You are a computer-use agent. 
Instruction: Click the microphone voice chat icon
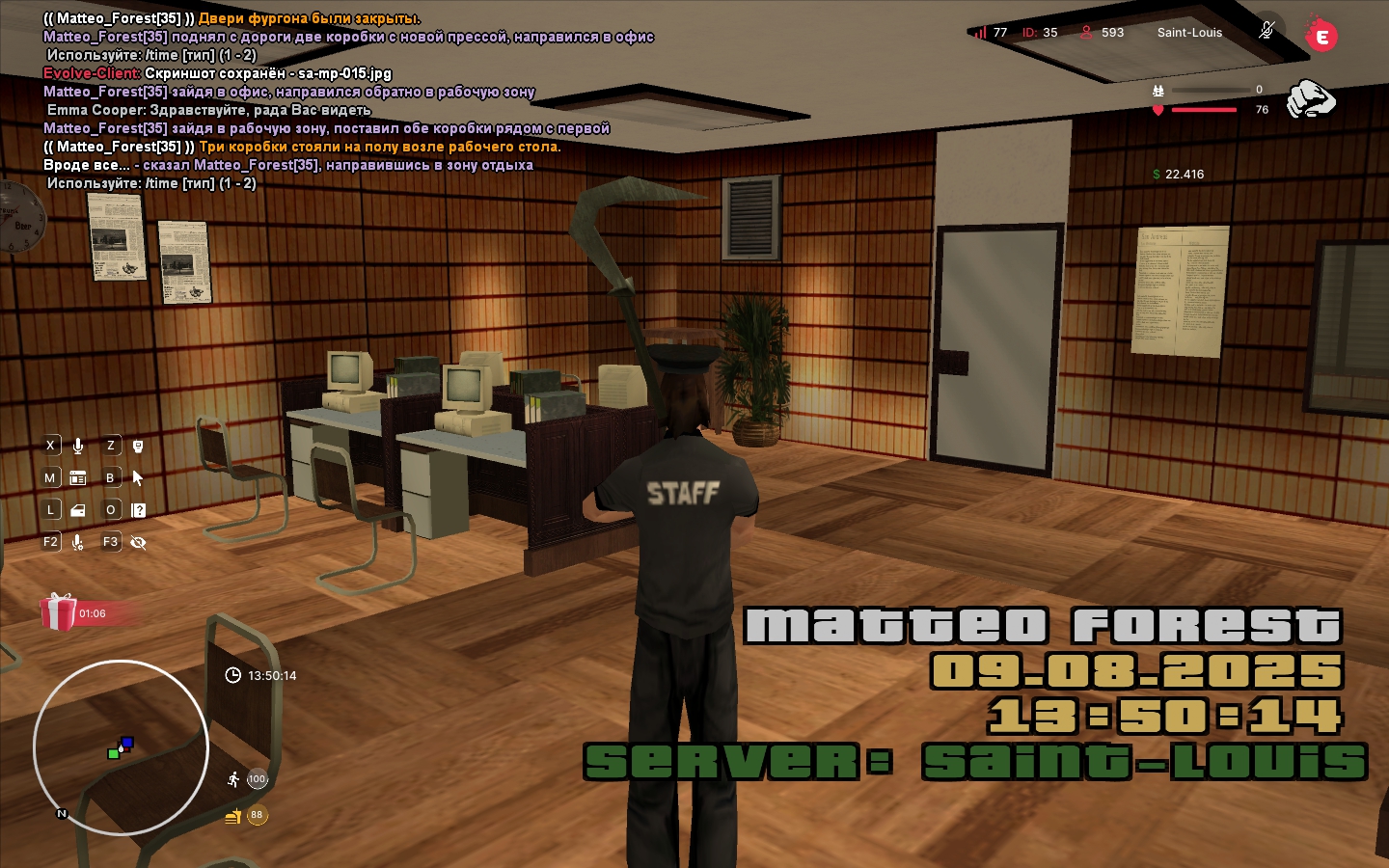[x=78, y=446]
